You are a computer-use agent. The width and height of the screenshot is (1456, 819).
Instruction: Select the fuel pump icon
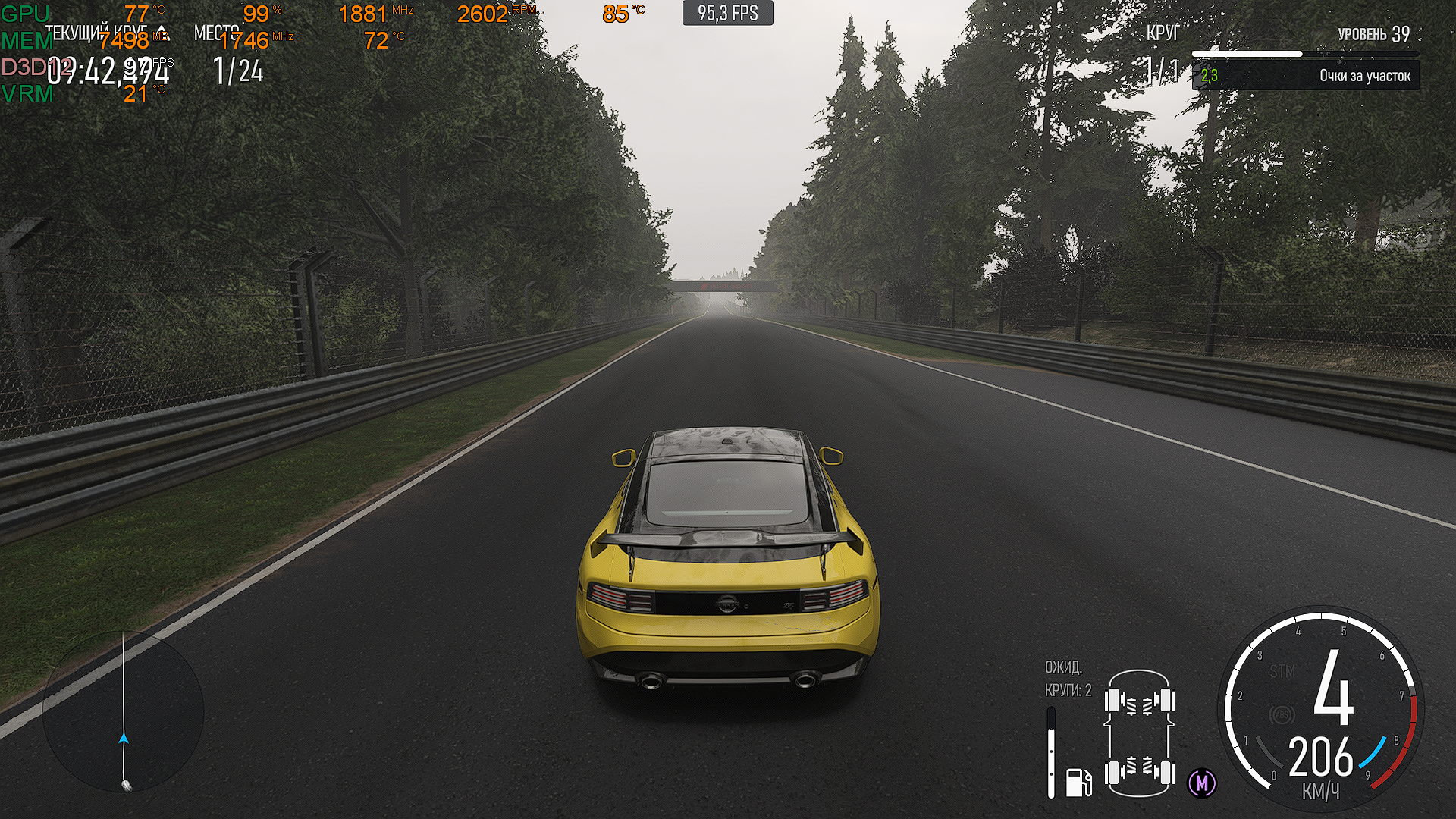[x=1078, y=781]
